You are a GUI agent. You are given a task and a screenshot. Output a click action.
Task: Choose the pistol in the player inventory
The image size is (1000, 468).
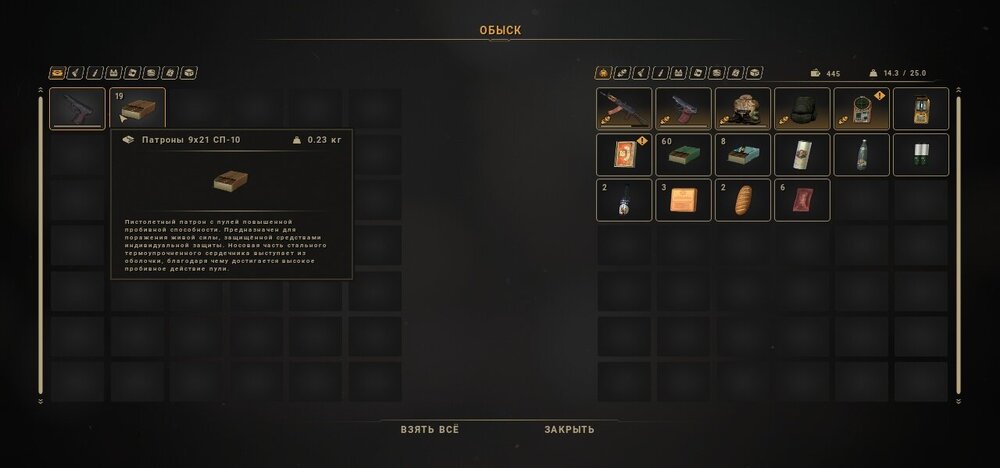click(x=684, y=109)
